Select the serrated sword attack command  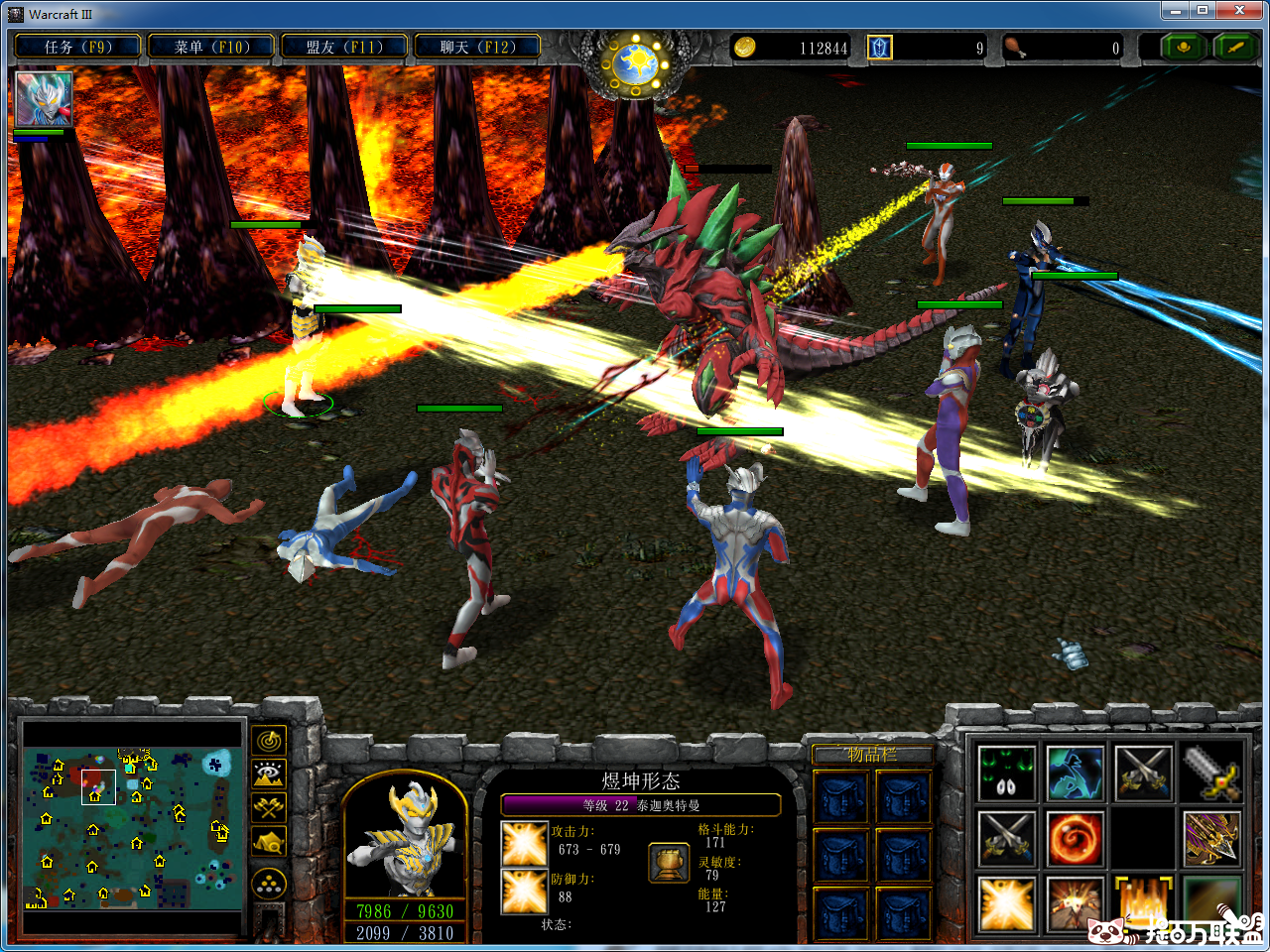click(1210, 773)
